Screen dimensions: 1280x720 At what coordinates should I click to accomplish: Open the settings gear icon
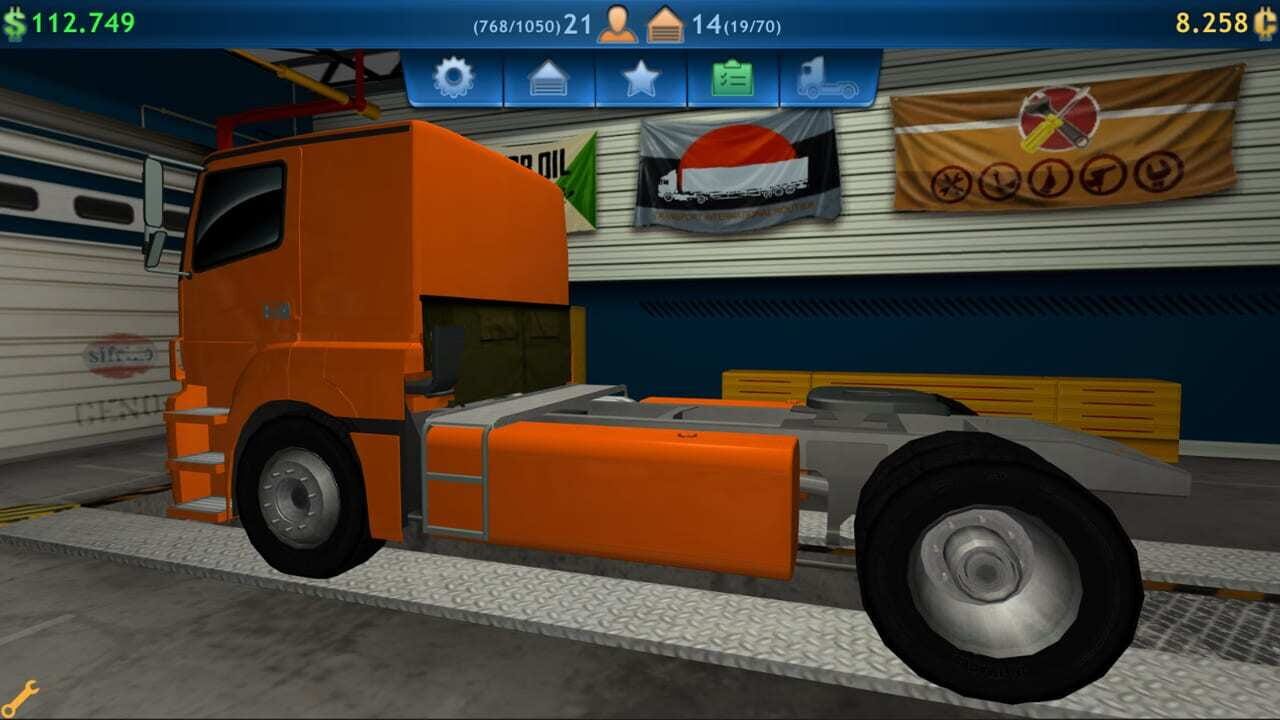[x=454, y=77]
